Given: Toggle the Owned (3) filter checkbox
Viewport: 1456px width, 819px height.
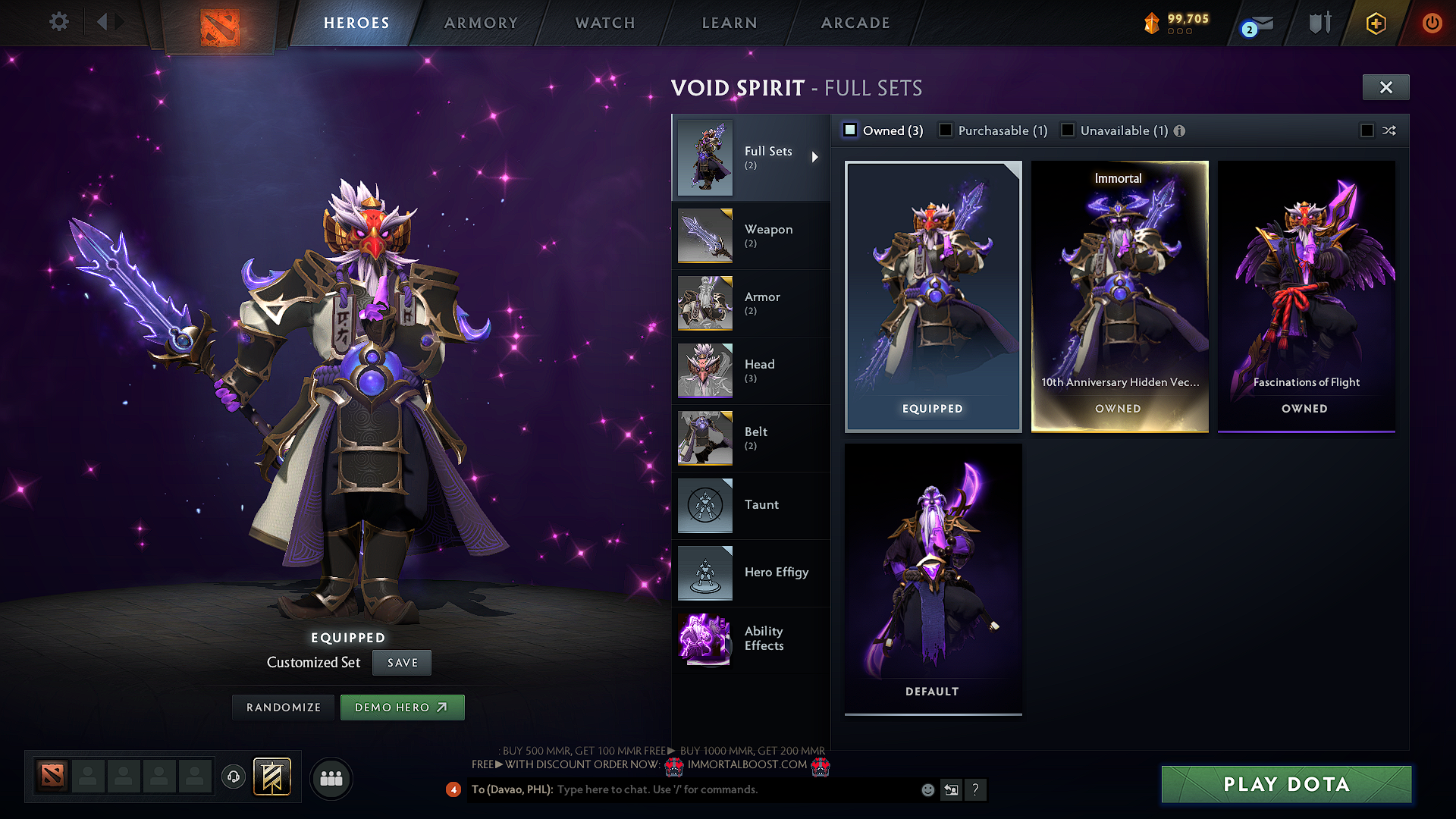Looking at the screenshot, I should point(849,130).
